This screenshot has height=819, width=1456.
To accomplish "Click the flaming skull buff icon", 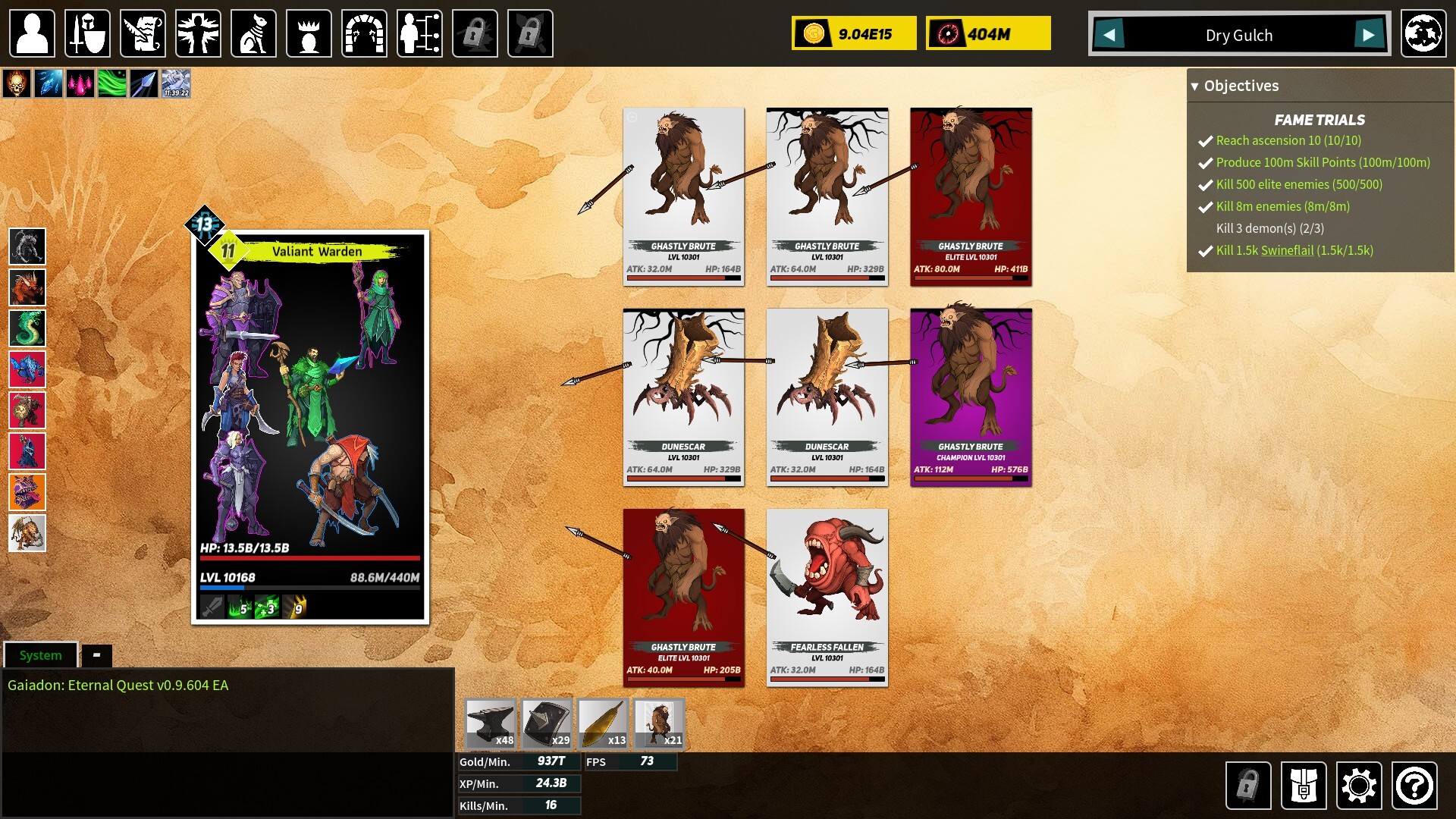I will point(17,83).
